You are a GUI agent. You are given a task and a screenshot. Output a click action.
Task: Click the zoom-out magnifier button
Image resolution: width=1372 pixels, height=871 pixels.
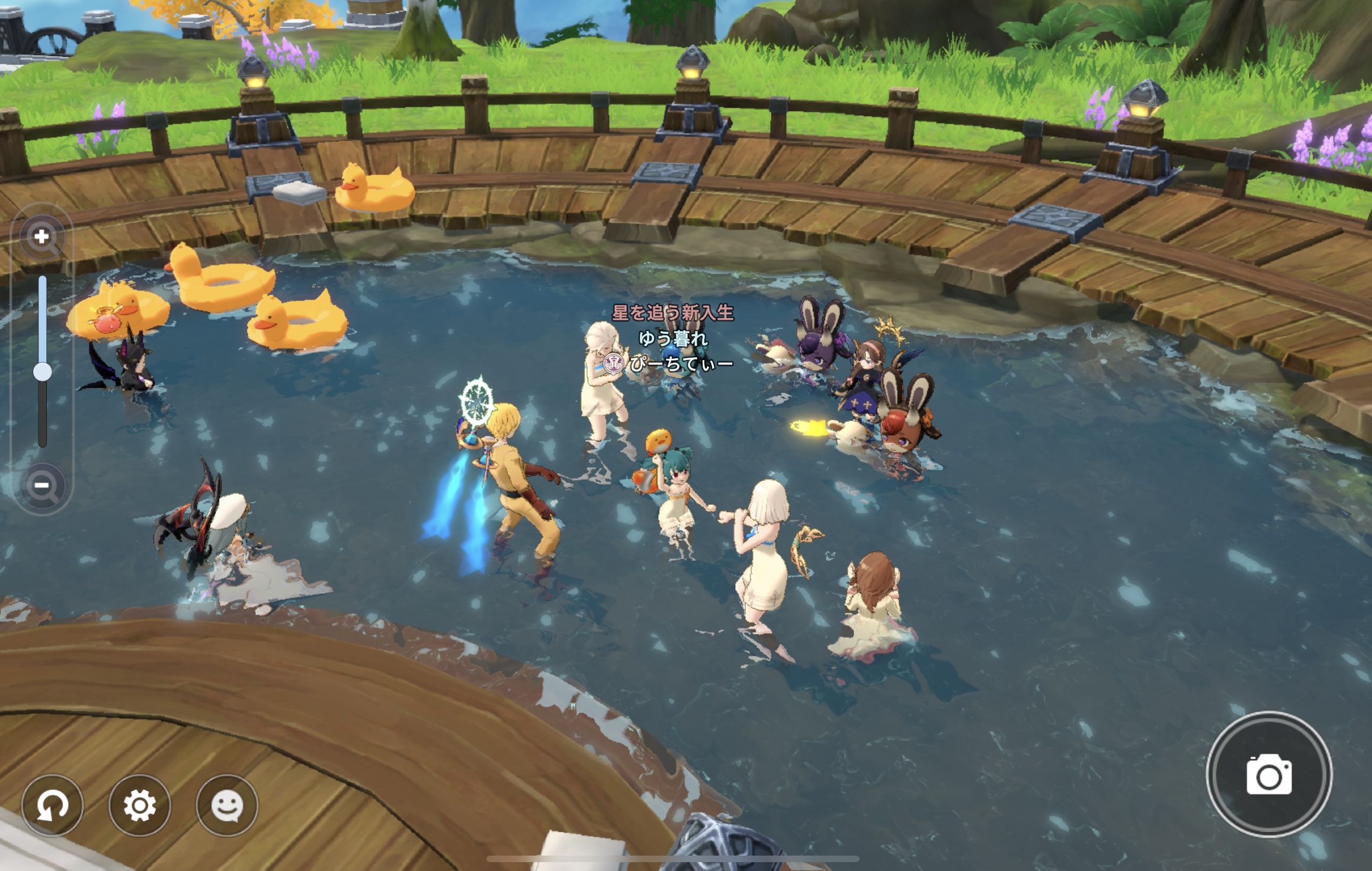tap(42, 486)
